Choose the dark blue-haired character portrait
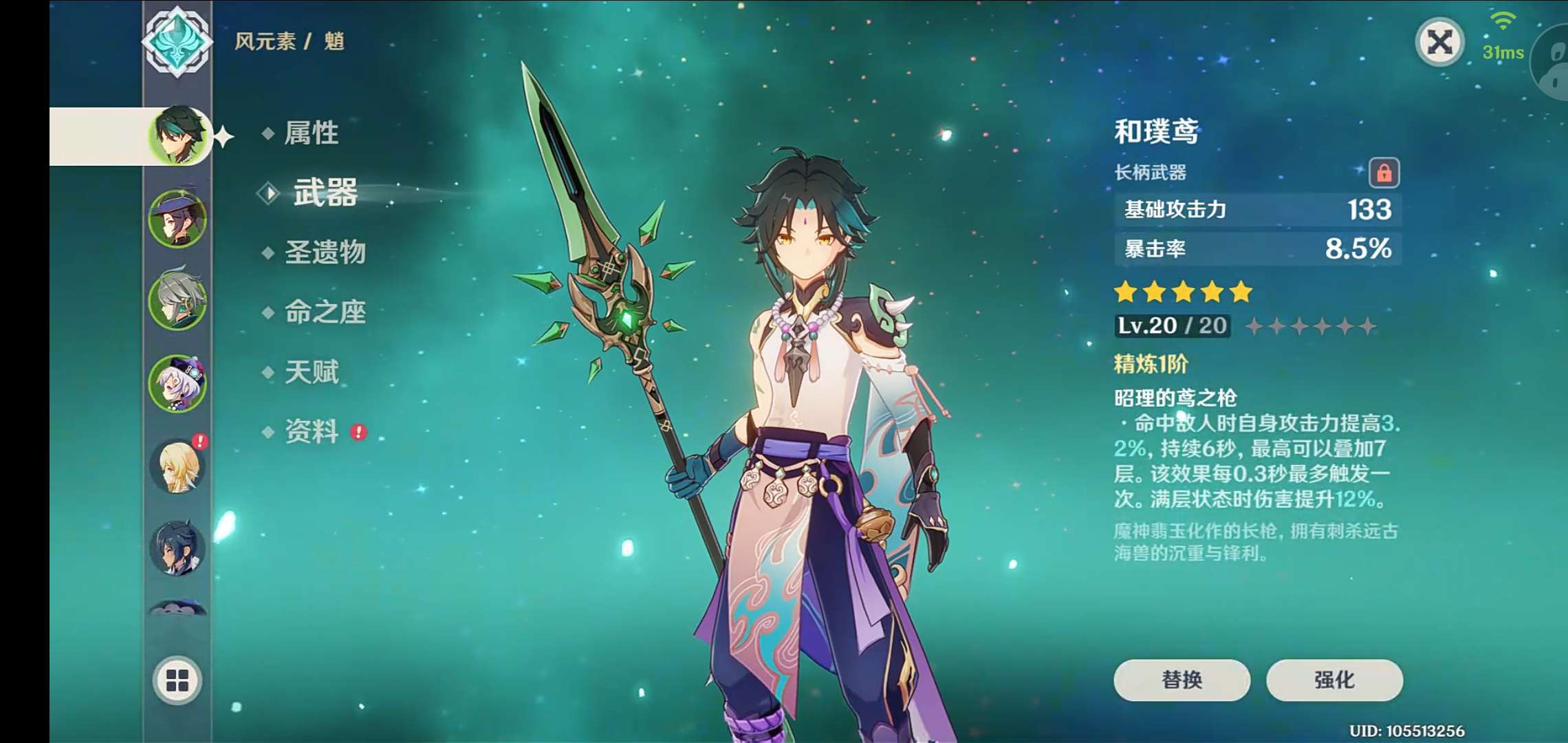This screenshot has height=743, width=1568. [x=177, y=548]
